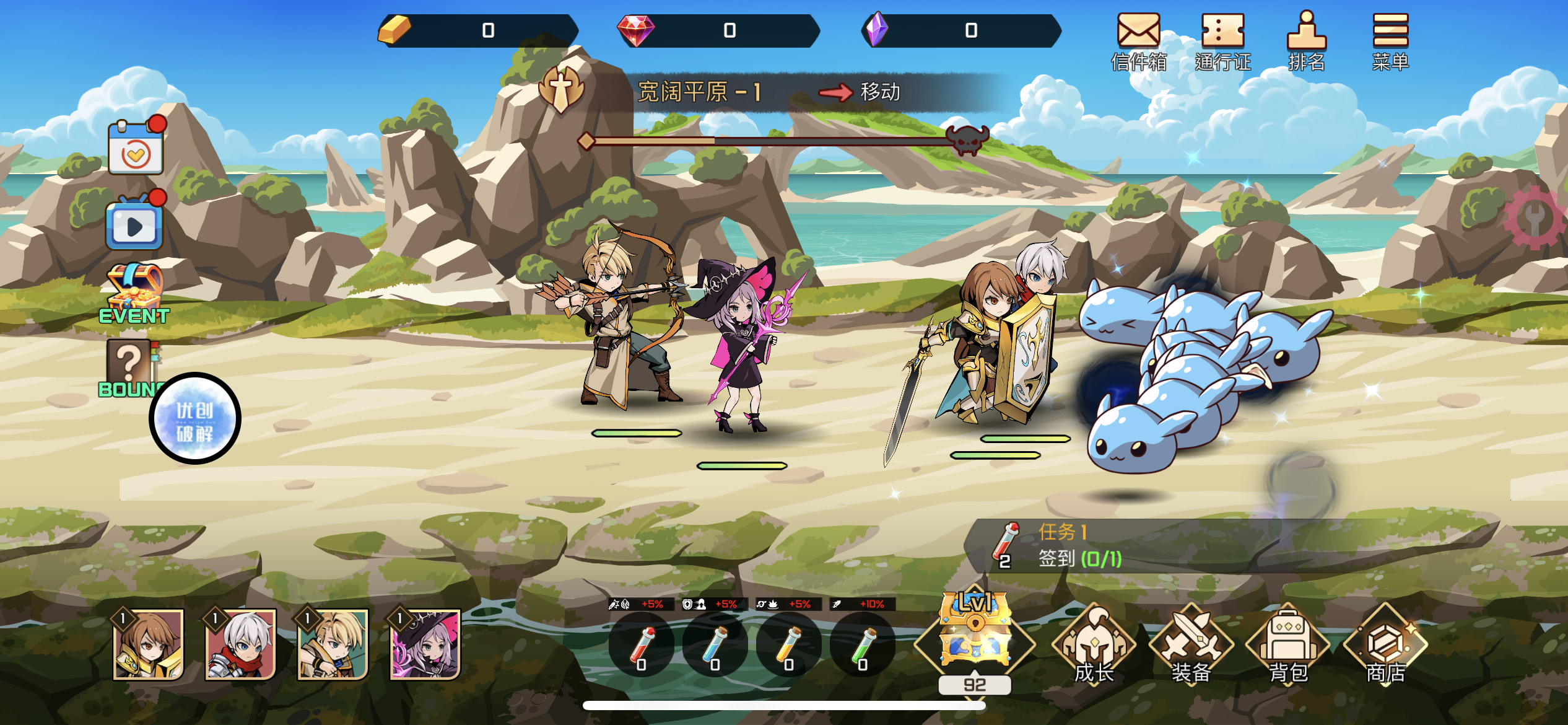Image resolution: width=1568 pixels, height=725 pixels.
Task: Select the brown-haired knight portrait
Action: (x=149, y=644)
